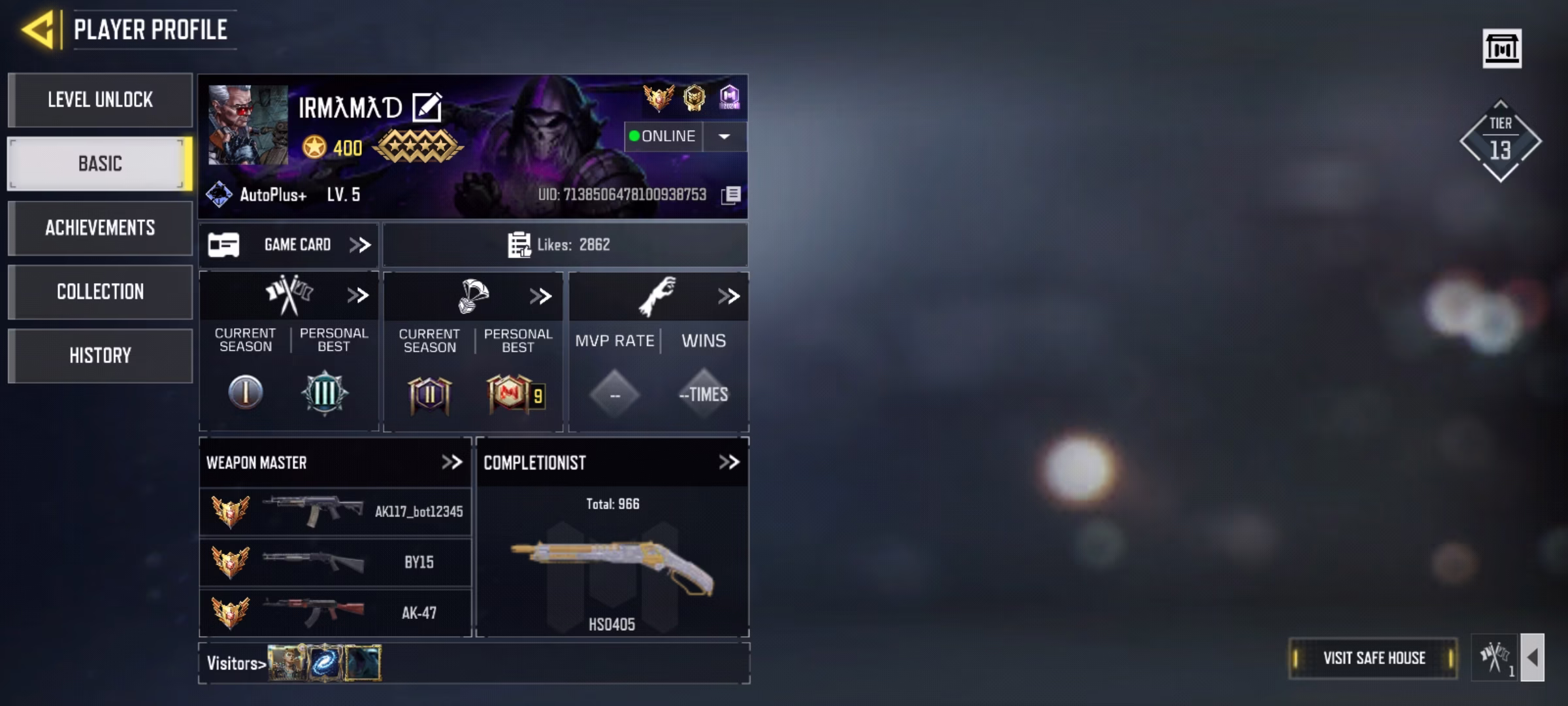Image resolution: width=1568 pixels, height=706 pixels.
Task: Open the Online status dropdown
Action: pyautogui.click(x=724, y=137)
